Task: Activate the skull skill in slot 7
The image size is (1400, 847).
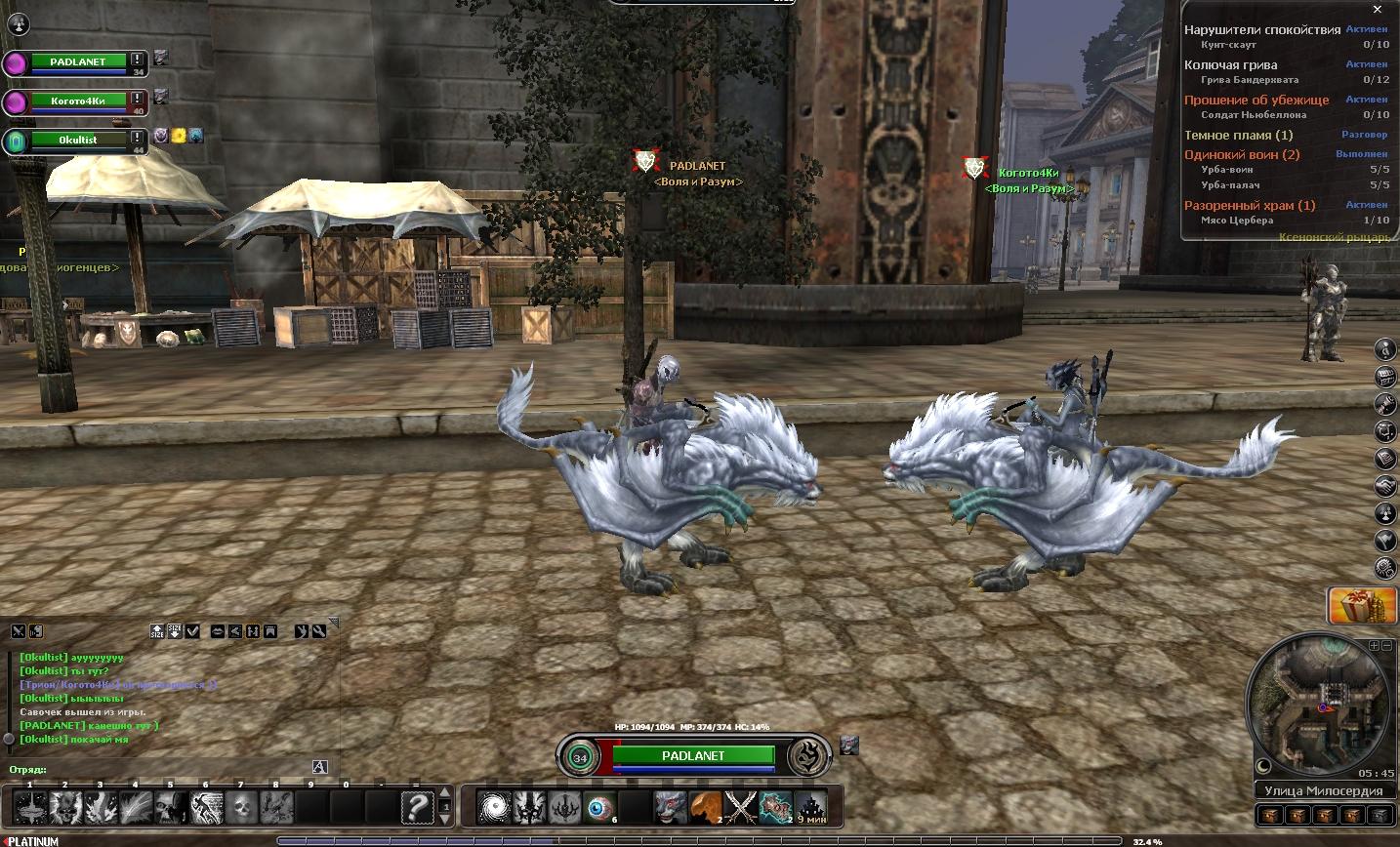Action: pos(241,808)
